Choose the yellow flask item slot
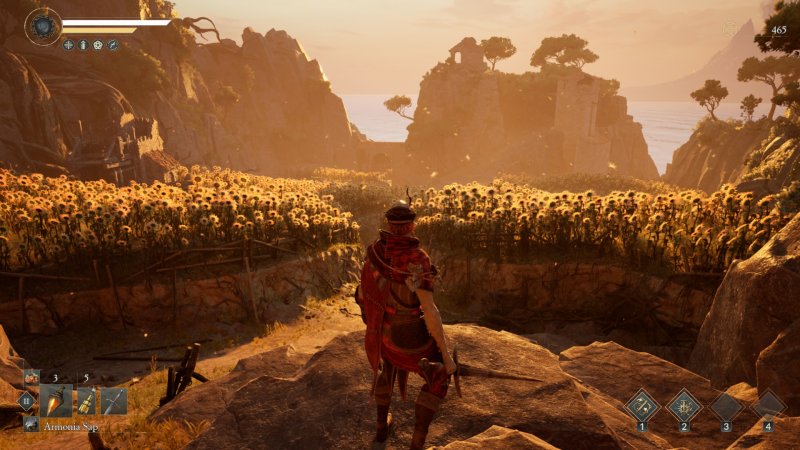 (87, 401)
